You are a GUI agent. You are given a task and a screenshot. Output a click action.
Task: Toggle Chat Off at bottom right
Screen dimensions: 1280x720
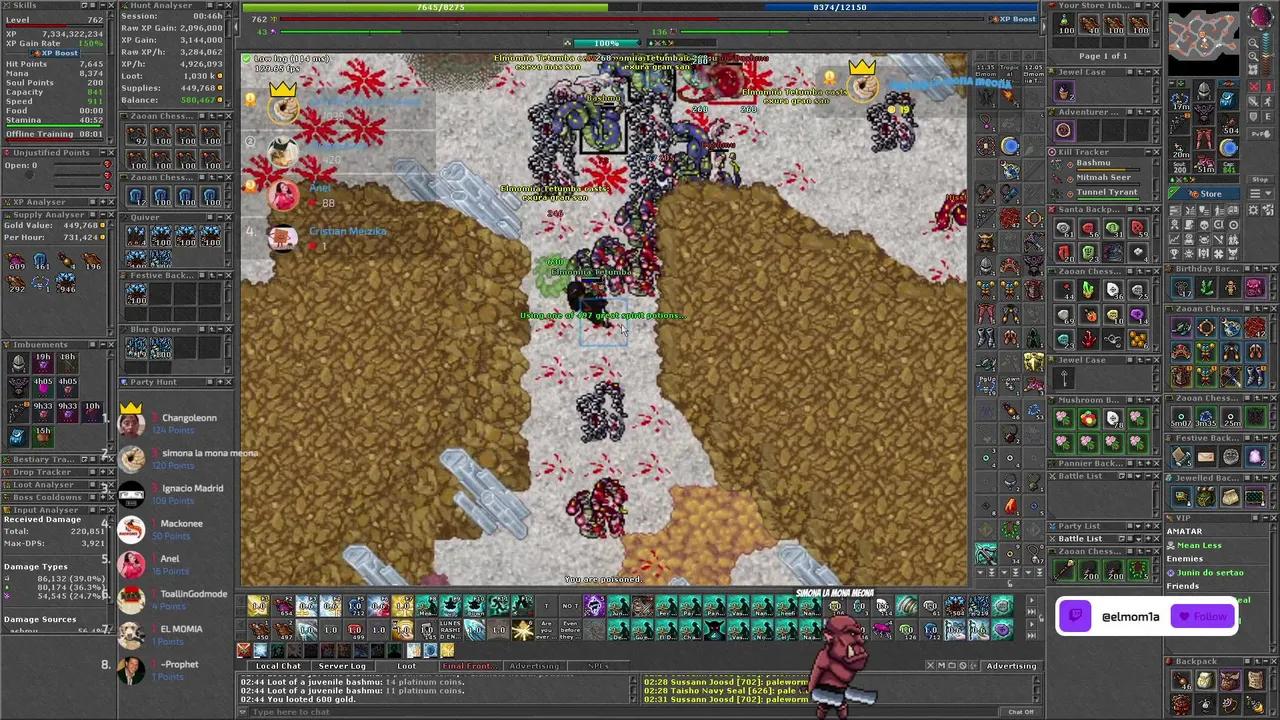point(1019,710)
